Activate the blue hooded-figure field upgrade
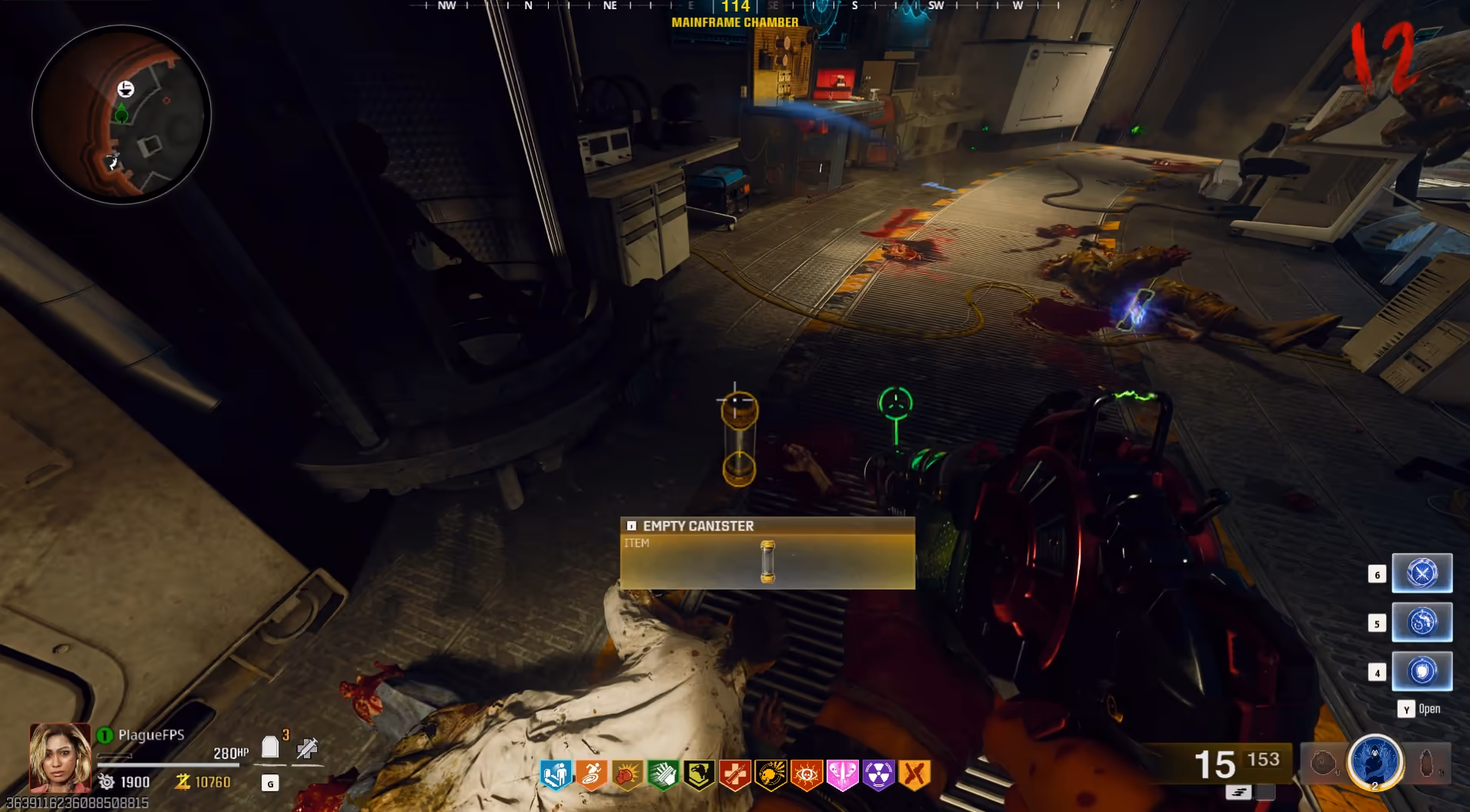The height and width of the screenshot is (812, 1470). click(1375, 762)
